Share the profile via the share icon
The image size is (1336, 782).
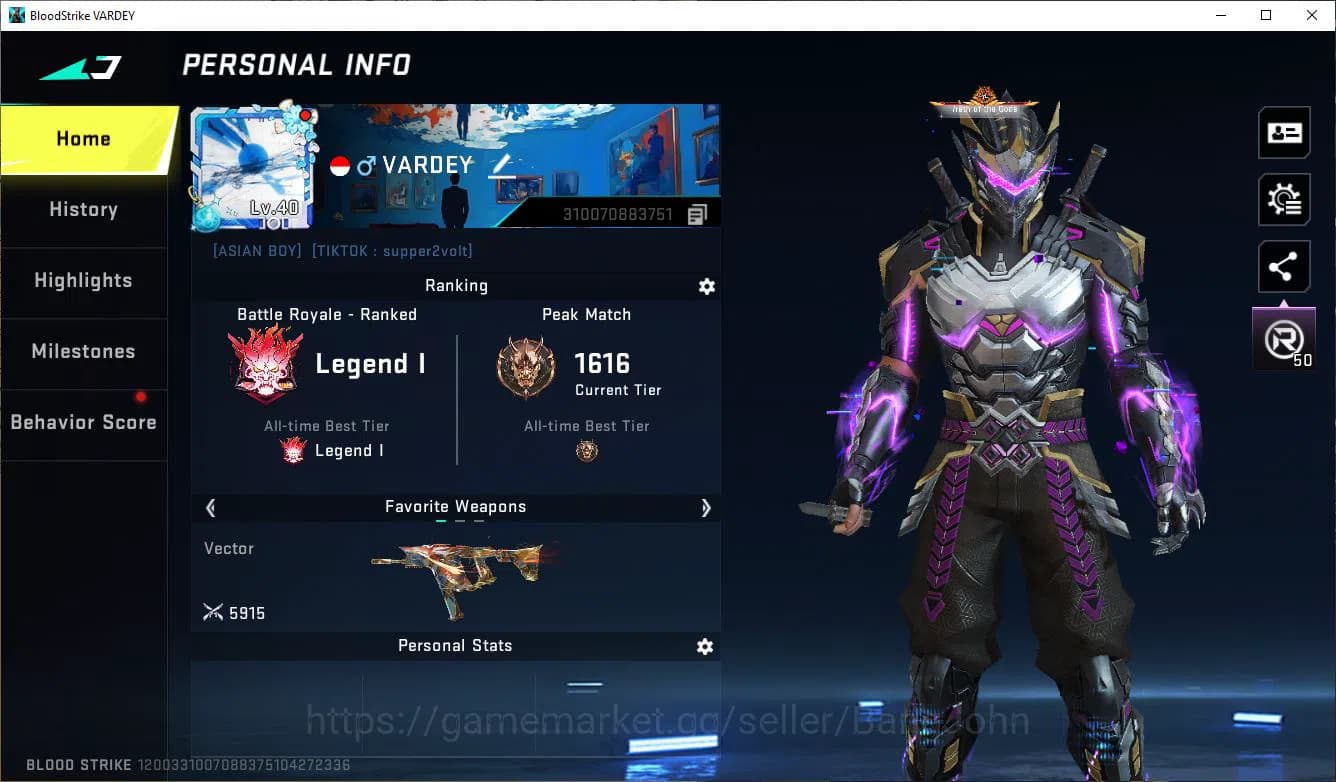(1284, 266)
